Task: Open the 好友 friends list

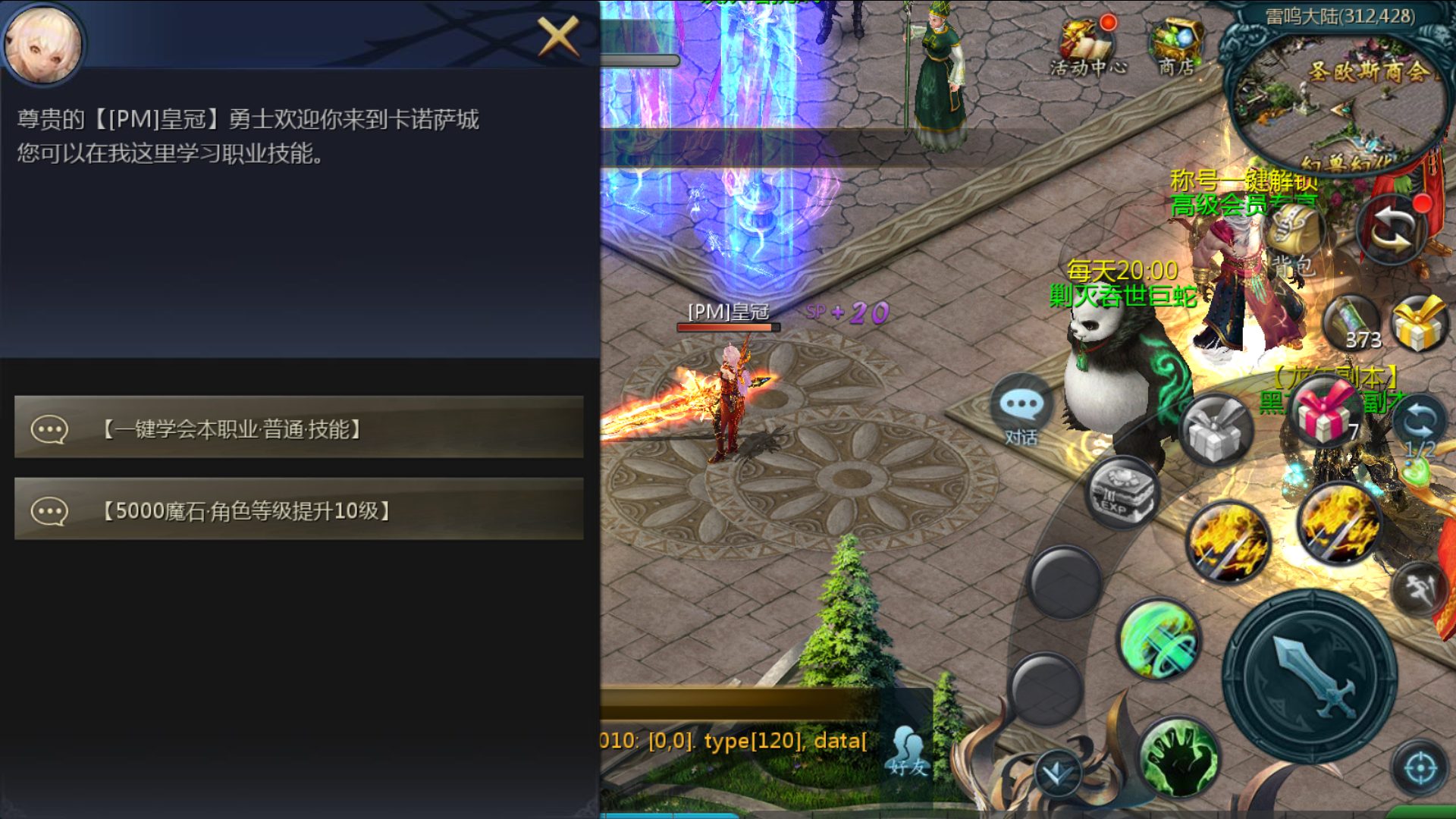Action: (908, 751)
